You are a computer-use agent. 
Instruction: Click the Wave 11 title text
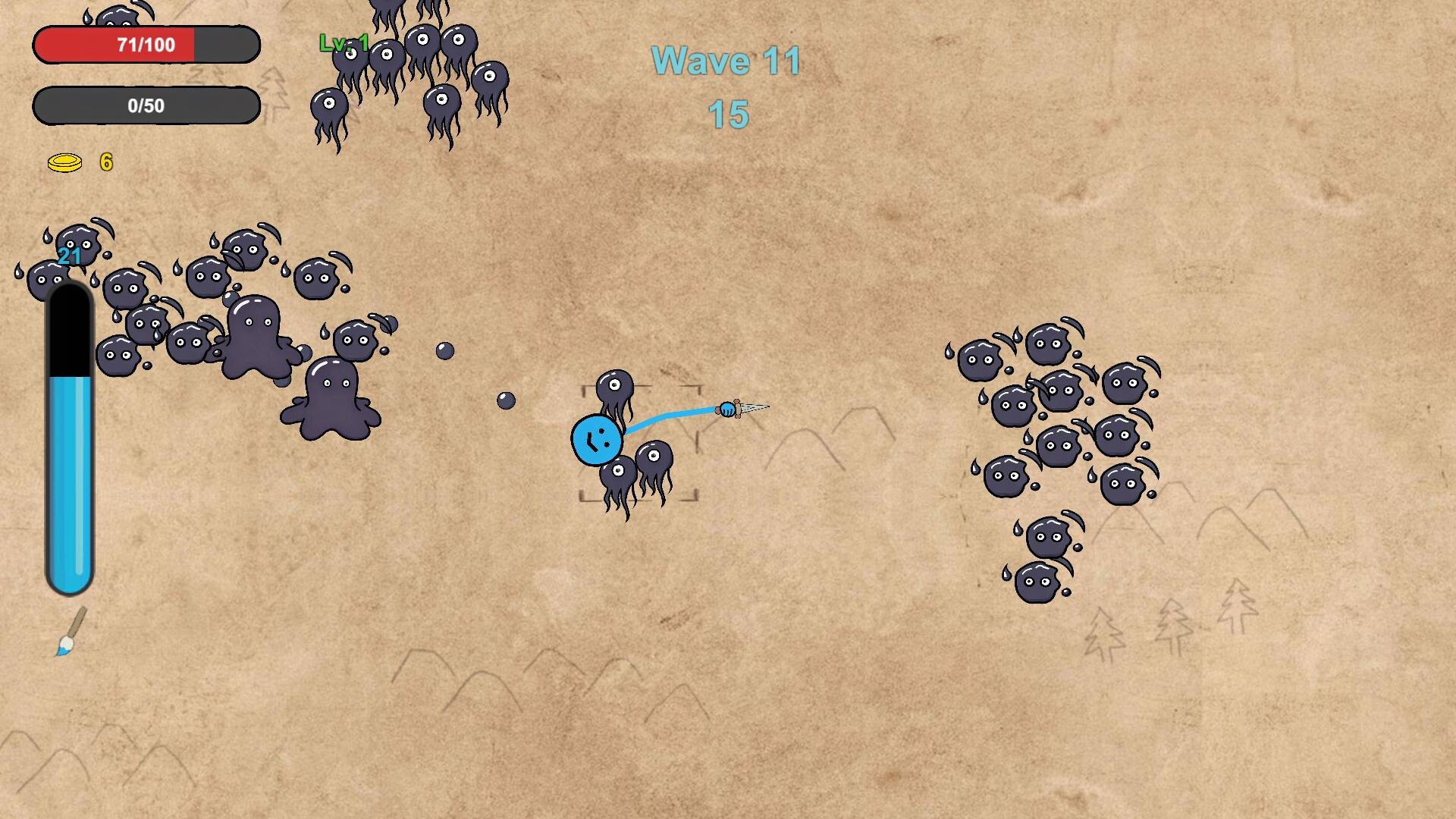(x=726, y=61)
